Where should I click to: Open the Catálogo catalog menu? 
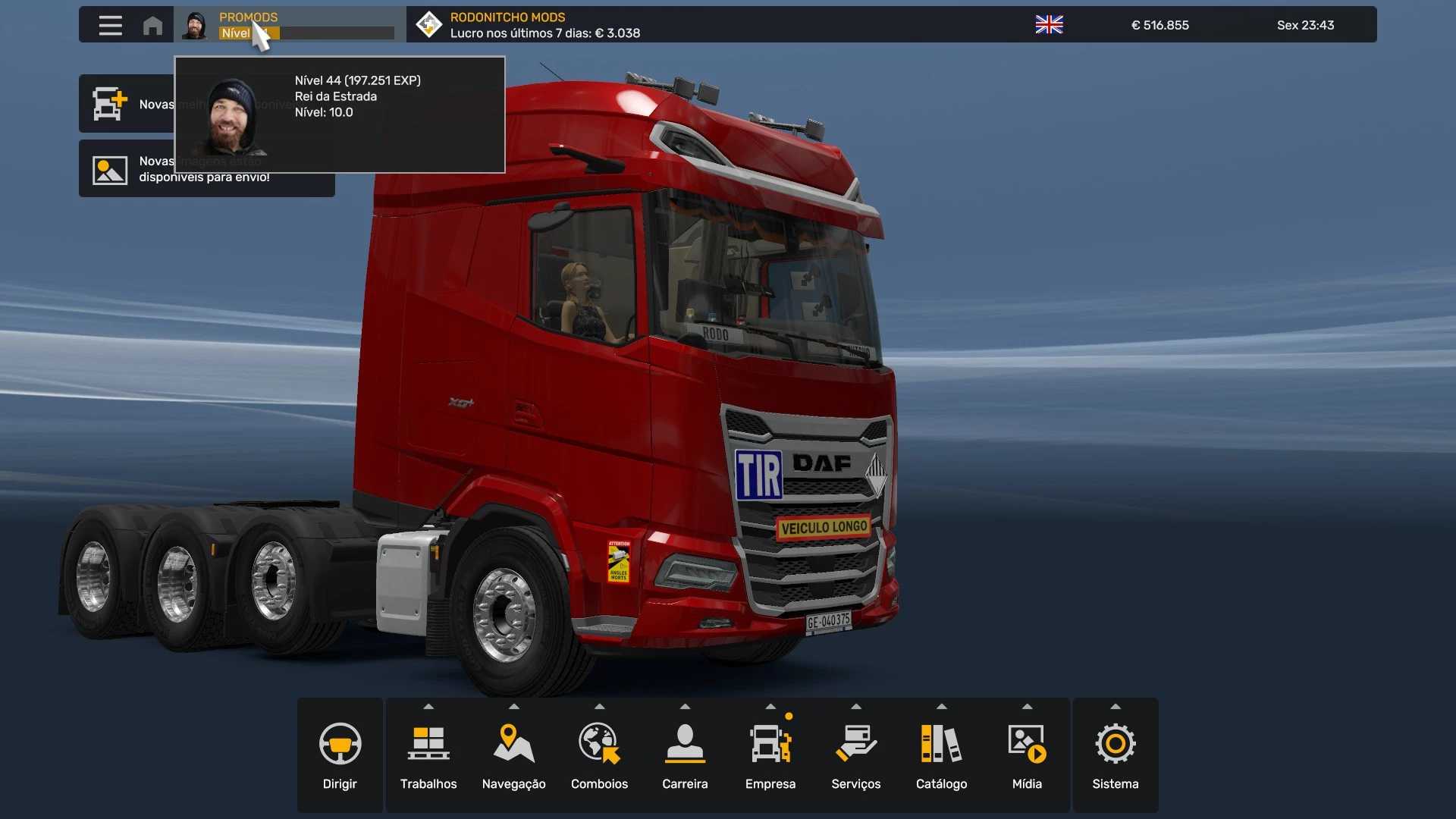(x=941, y=755)
